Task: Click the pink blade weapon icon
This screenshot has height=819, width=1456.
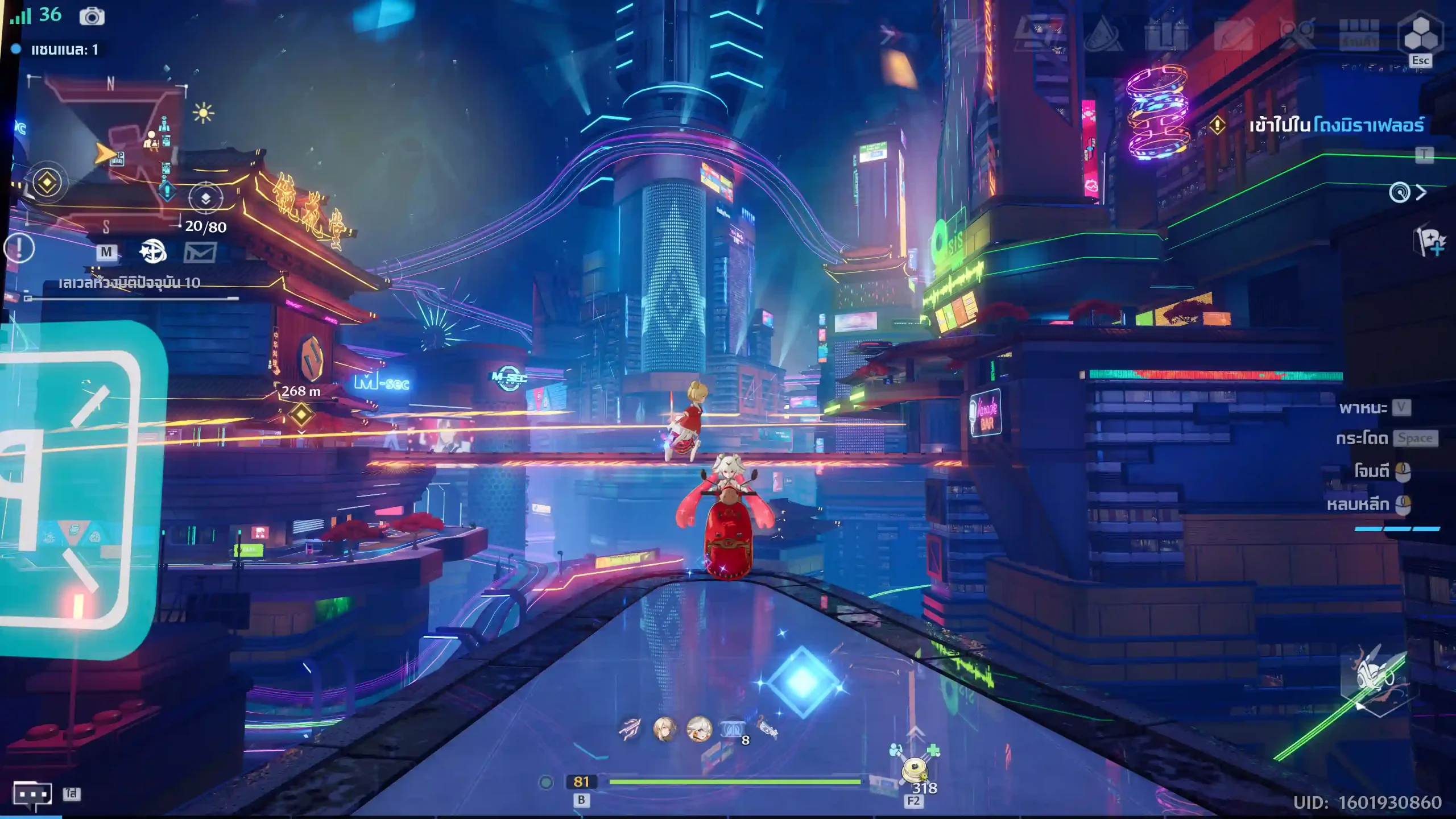Action: 630,729
